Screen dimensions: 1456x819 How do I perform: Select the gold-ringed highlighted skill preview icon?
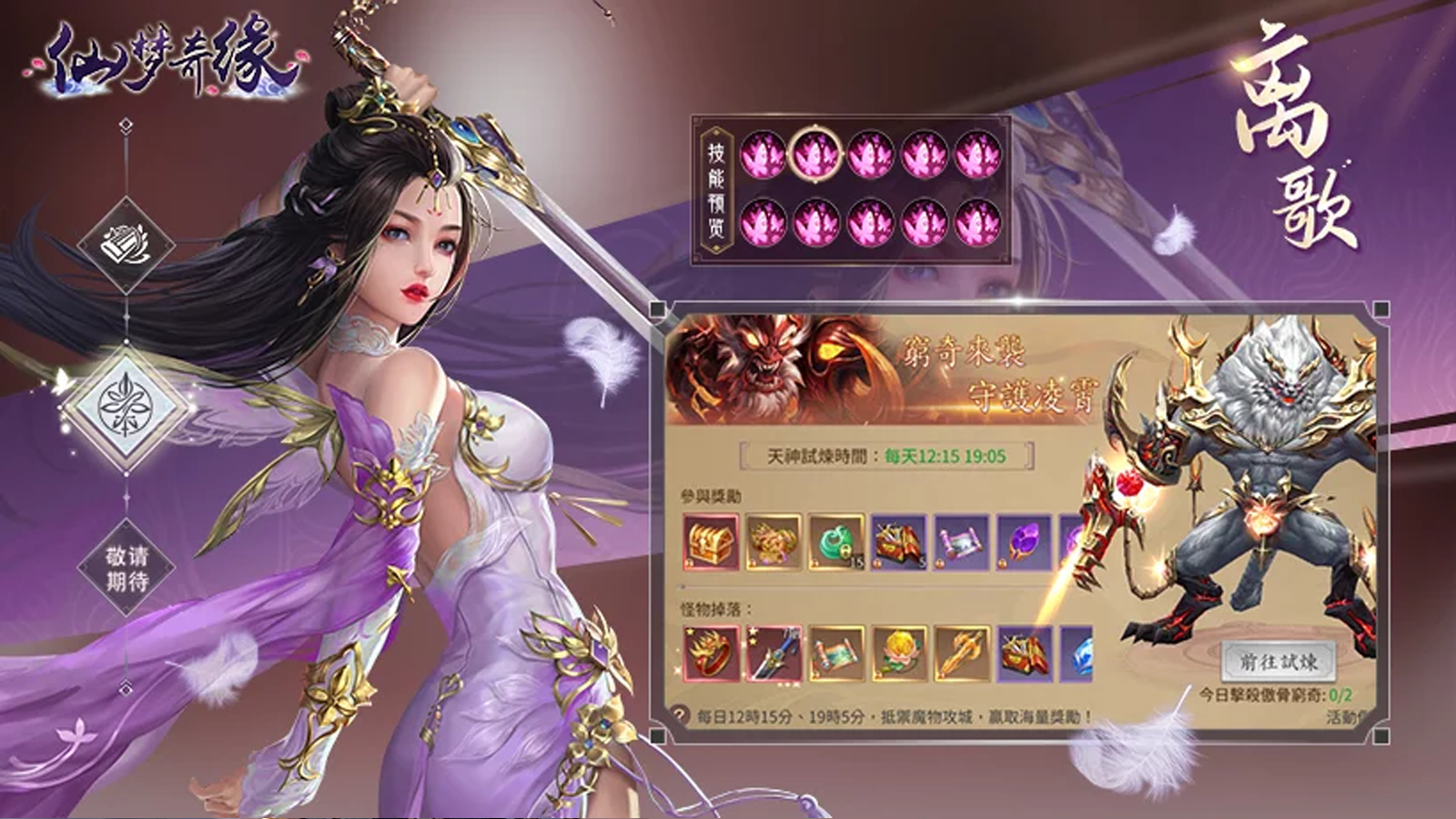pos(815,155)
